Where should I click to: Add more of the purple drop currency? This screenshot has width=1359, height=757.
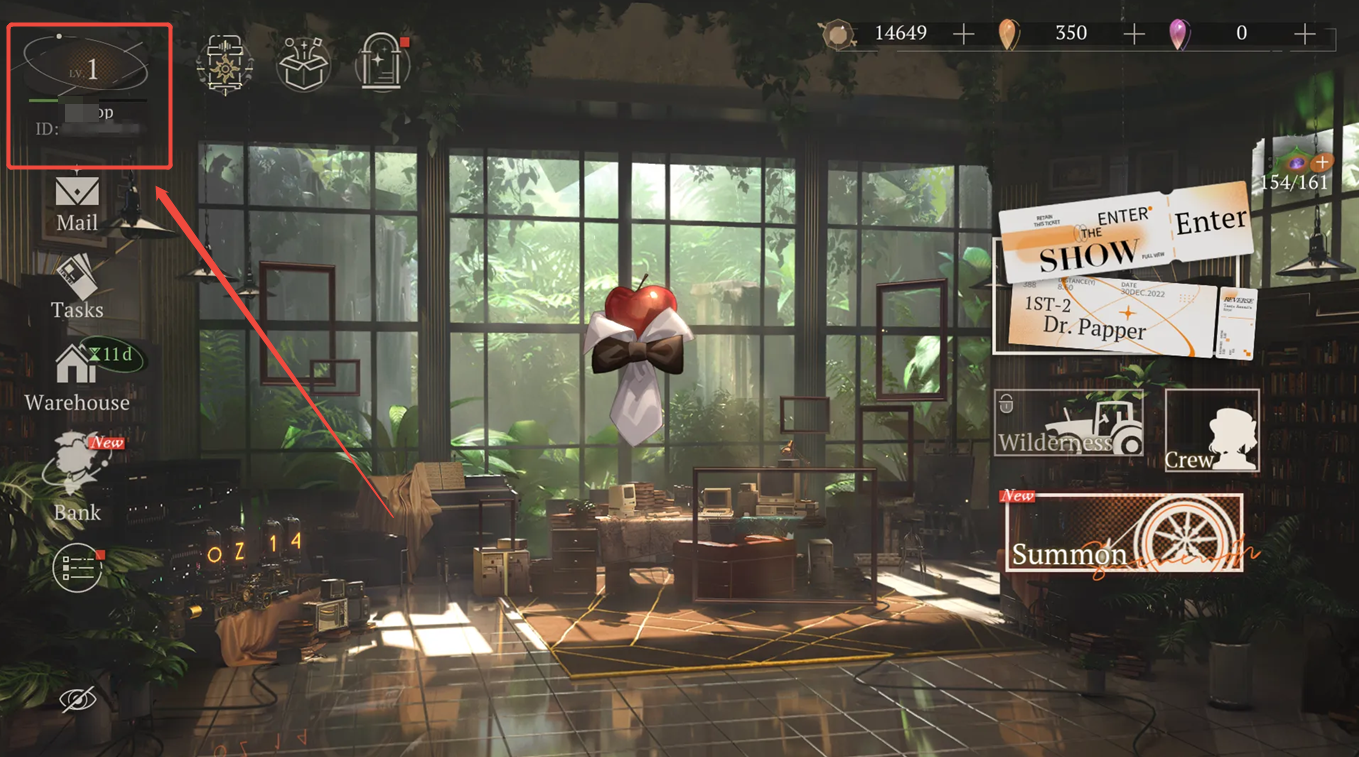[x=1304, y=35]
